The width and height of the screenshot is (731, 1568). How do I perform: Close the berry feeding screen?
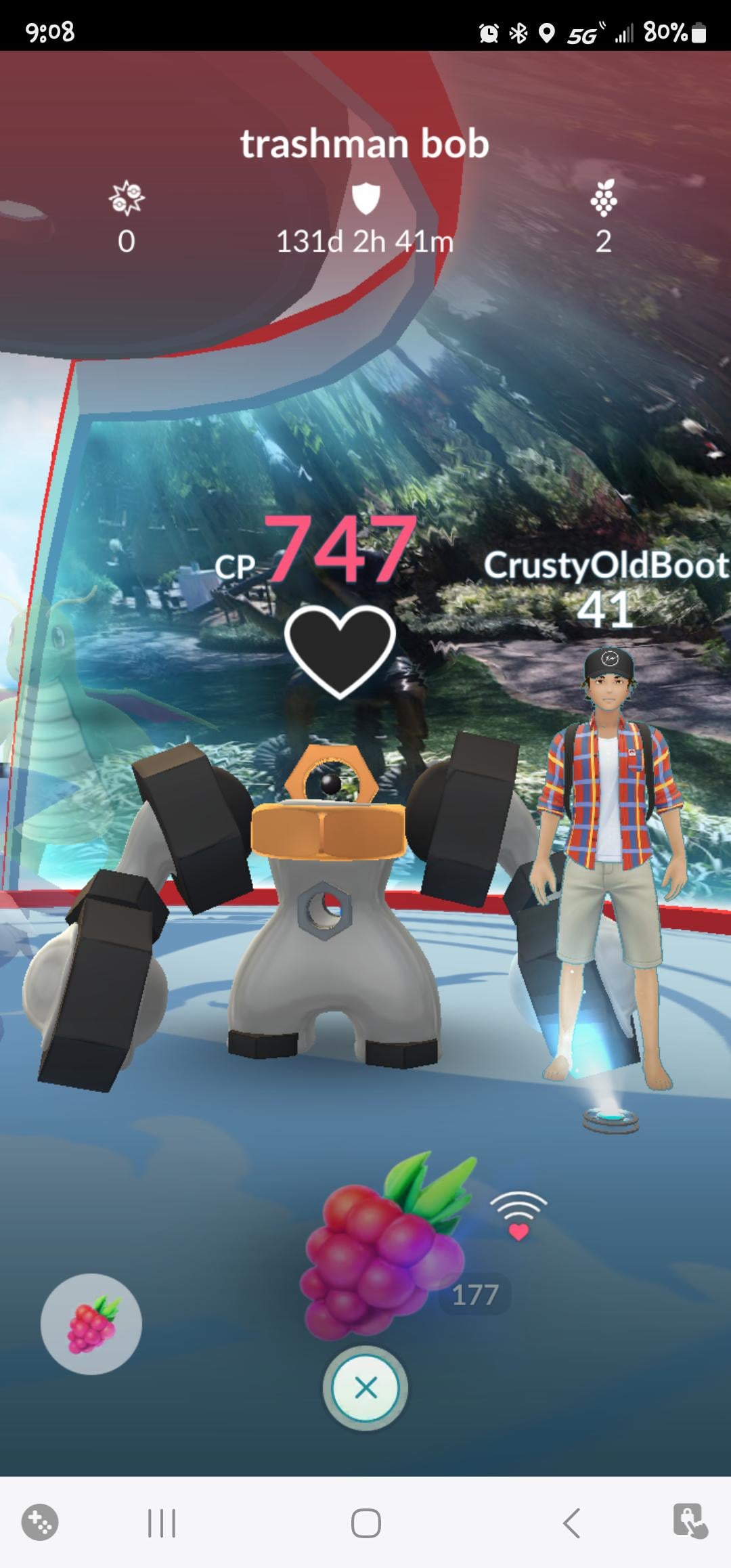pos(365,1389)
